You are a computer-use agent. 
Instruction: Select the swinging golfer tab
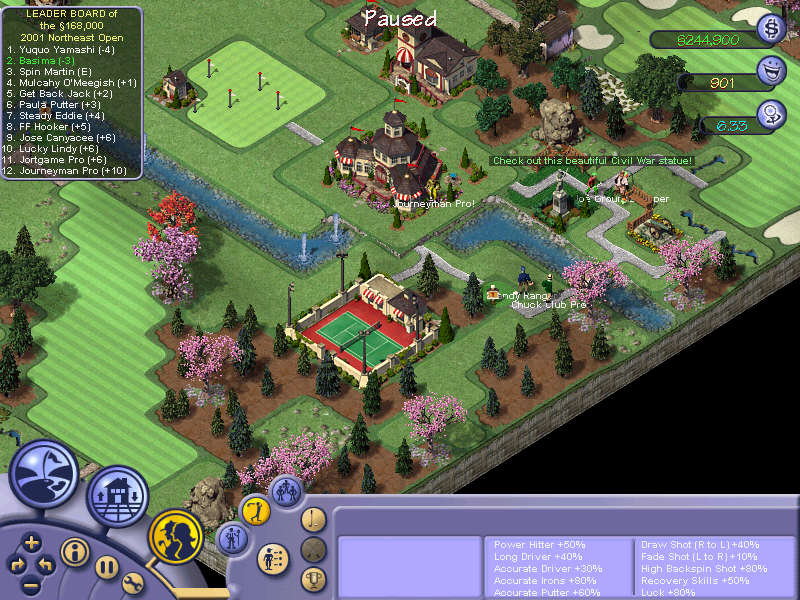coord(257,511)
